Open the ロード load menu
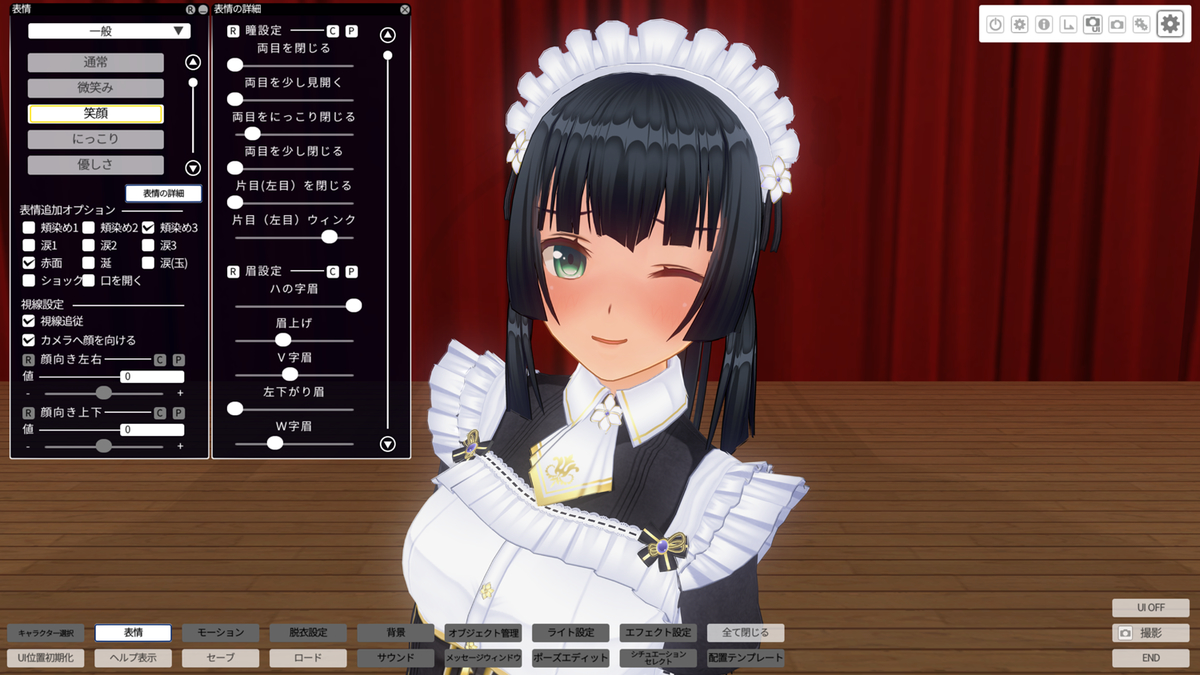Viewport: 1200px width, 675px height. 308,658
